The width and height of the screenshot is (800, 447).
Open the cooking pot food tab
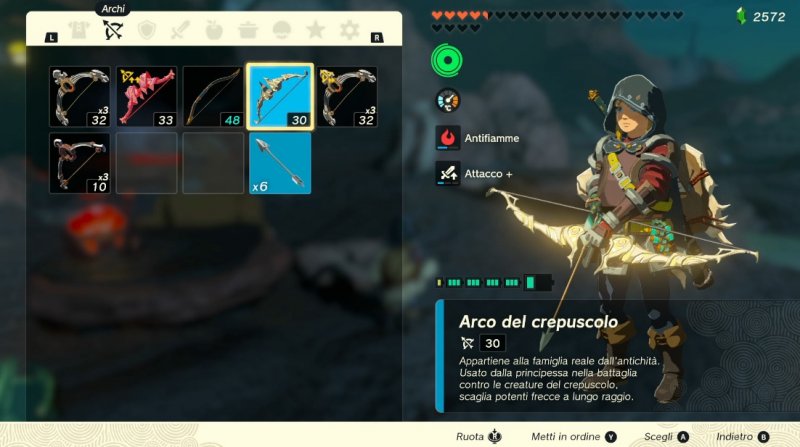(248, 30)
